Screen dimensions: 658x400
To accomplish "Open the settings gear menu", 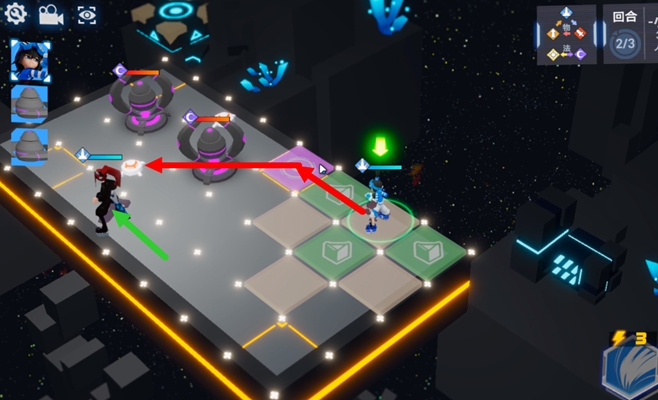I will pyautogui.click(x=15, y=14).
